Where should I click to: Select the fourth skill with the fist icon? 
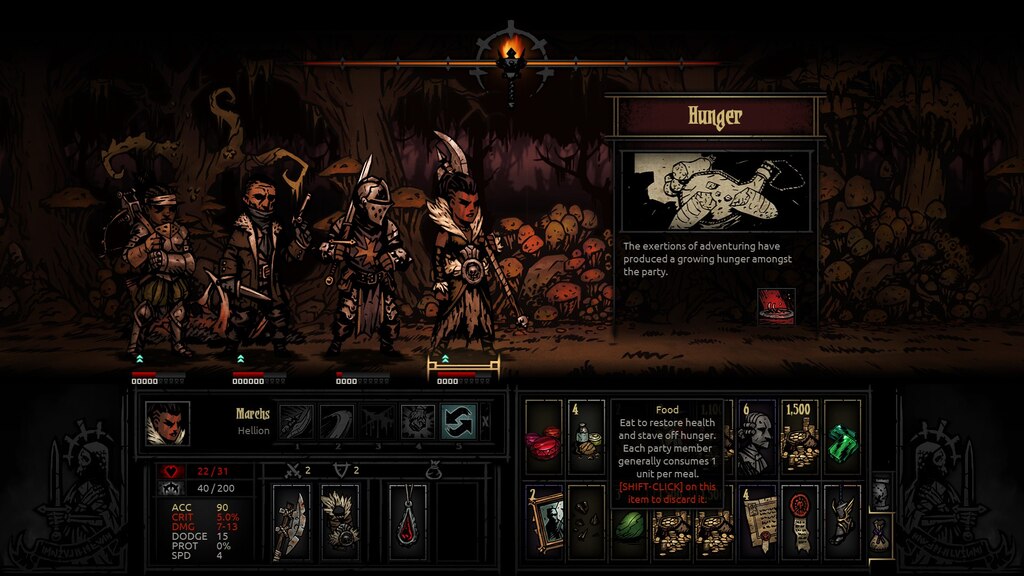click(417, 421)
